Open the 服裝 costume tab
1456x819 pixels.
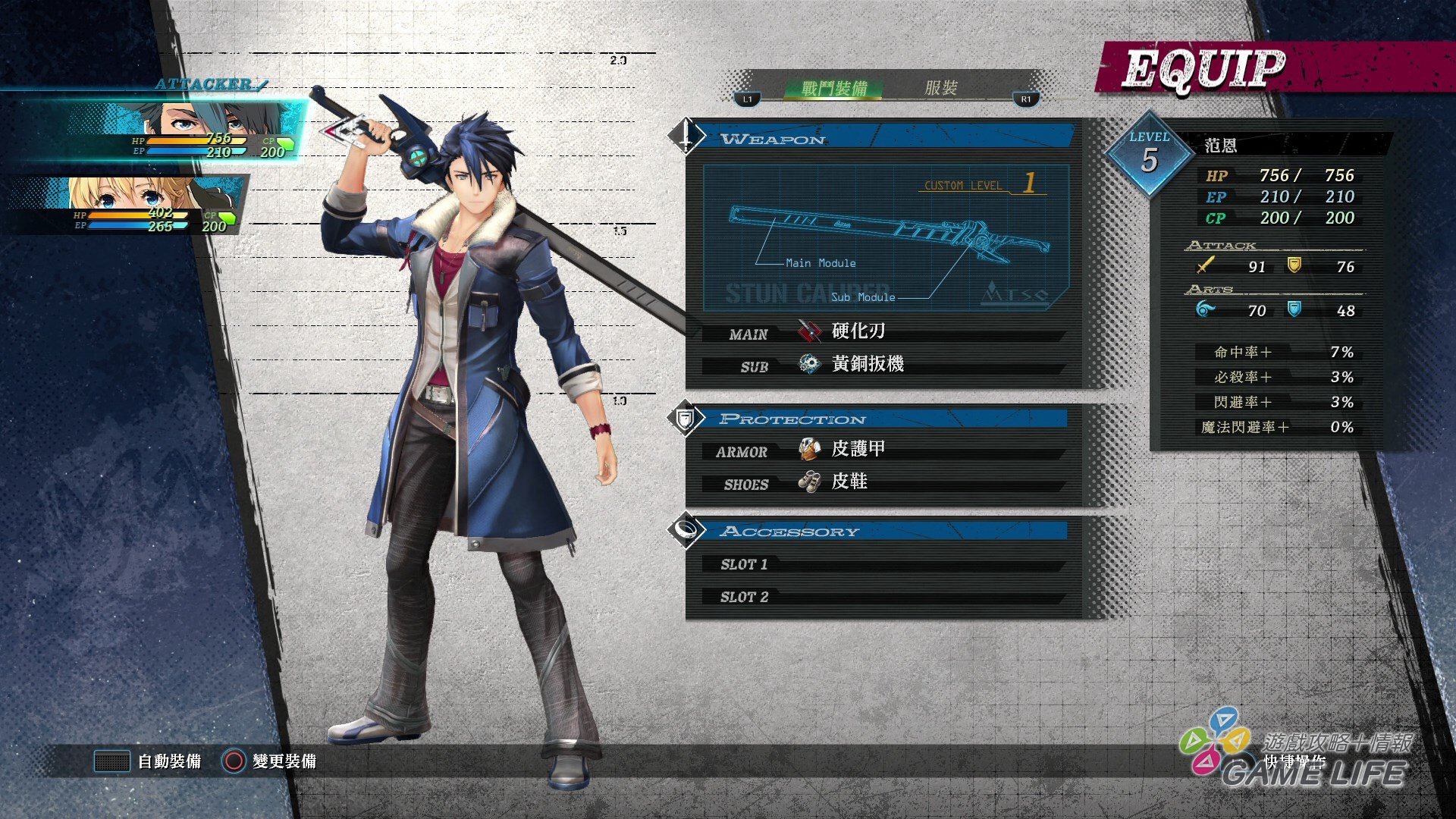coord(940,88)
